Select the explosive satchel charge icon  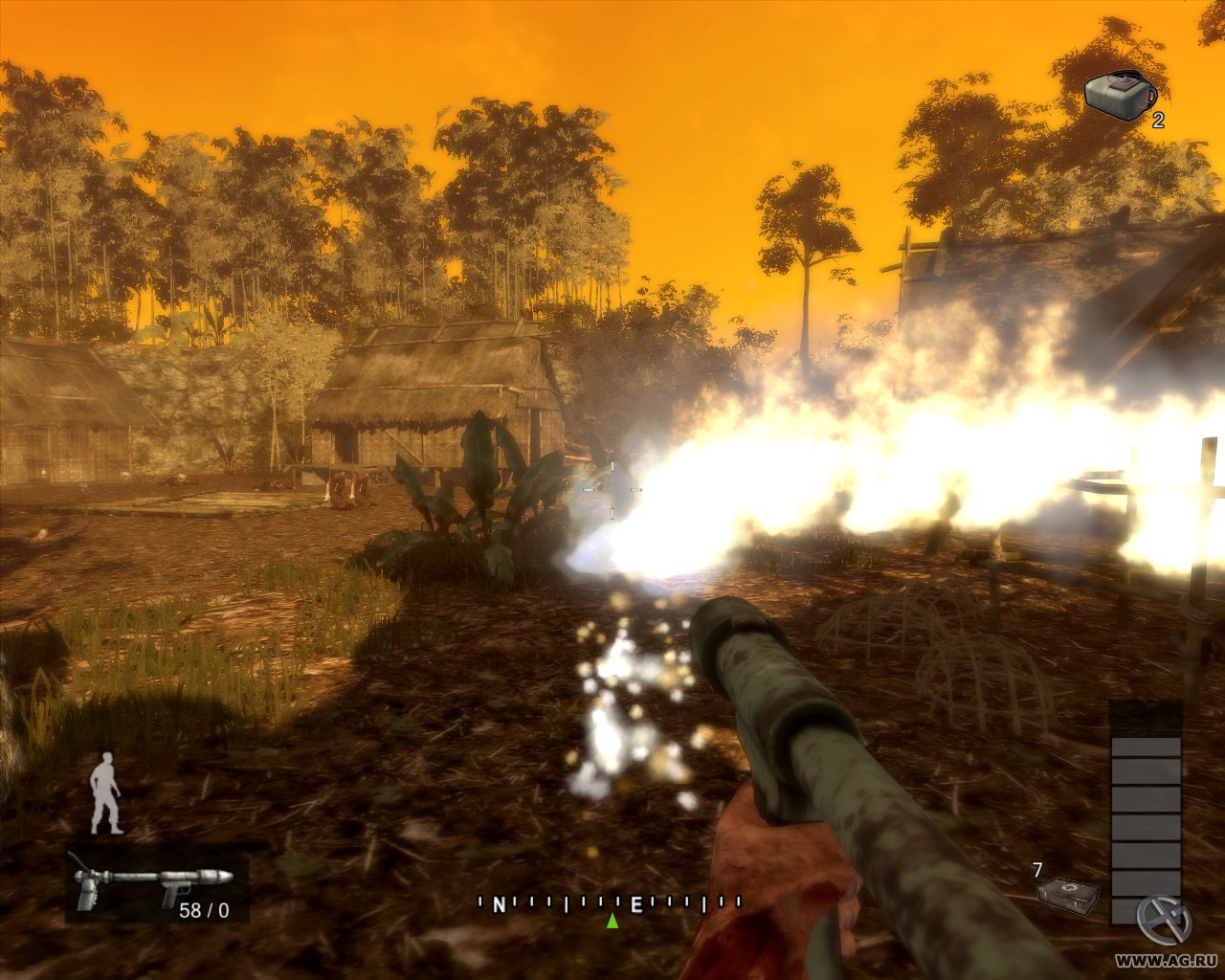click(1119, 95)
